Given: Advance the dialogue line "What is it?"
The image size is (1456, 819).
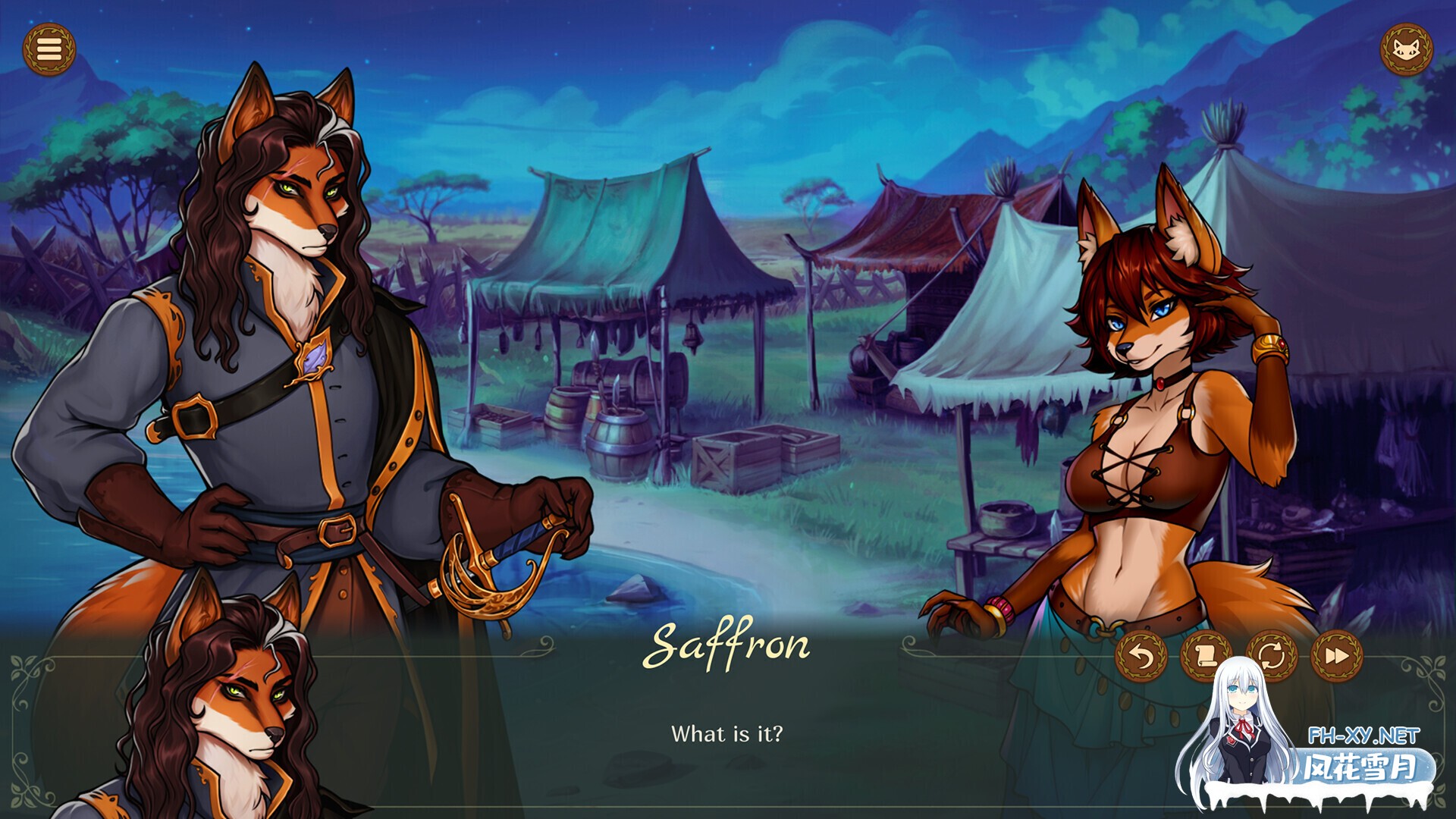Looking at the screenshot, I should tap(726, 734).
